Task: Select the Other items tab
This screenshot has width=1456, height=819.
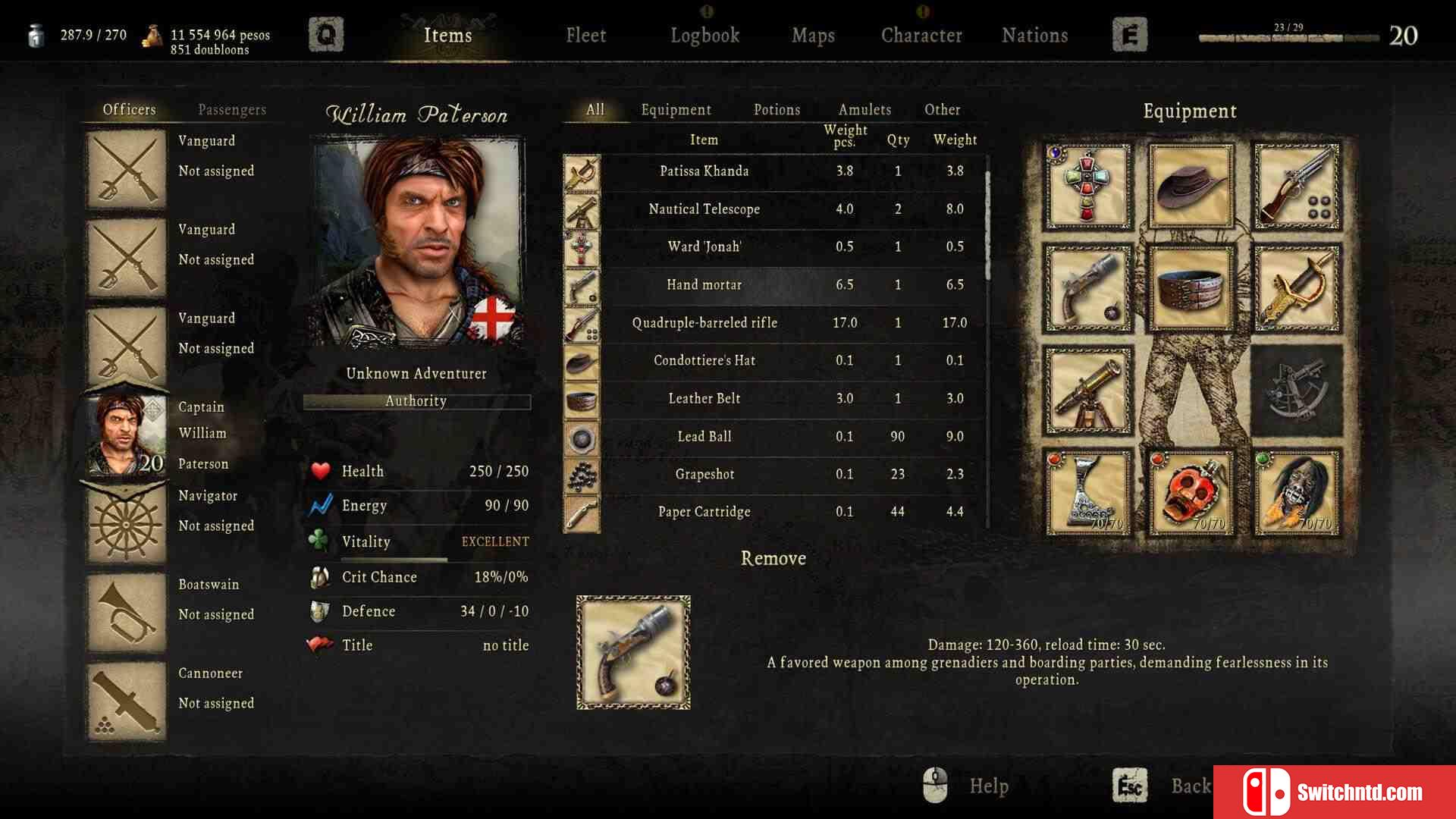Action: [x=942, y=110]
